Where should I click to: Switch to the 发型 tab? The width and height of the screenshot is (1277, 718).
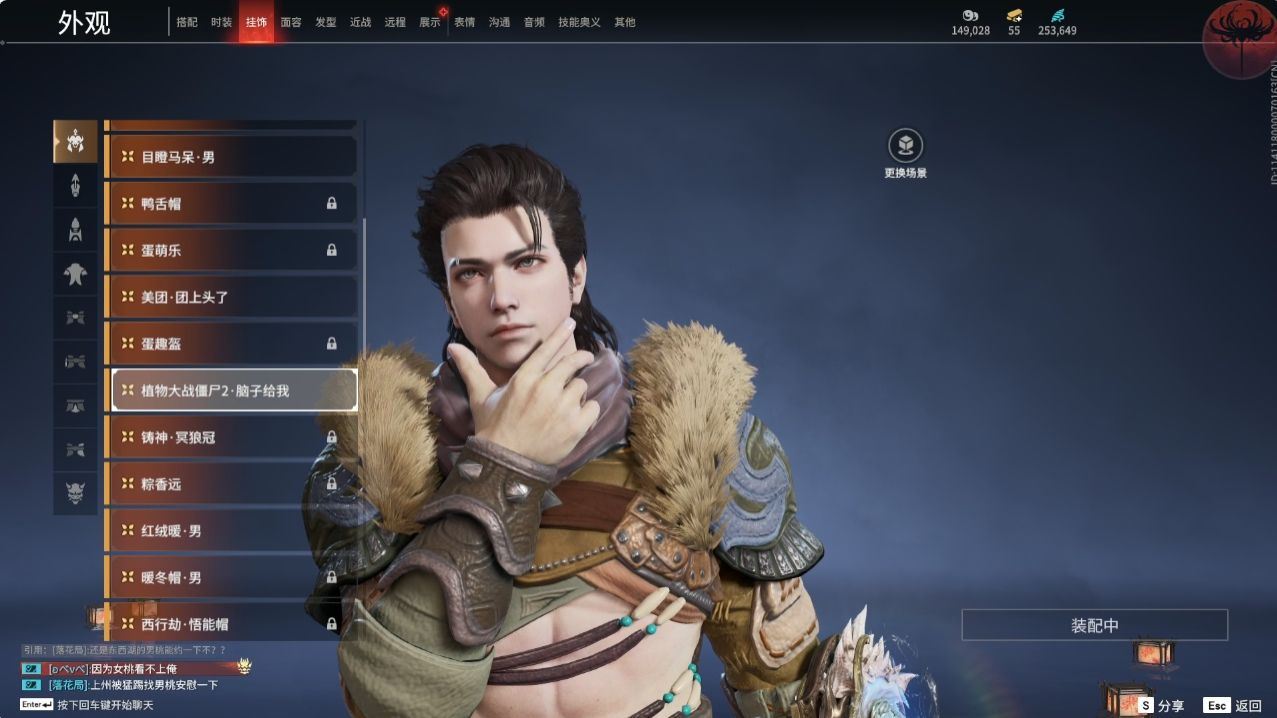coord(326,22)
